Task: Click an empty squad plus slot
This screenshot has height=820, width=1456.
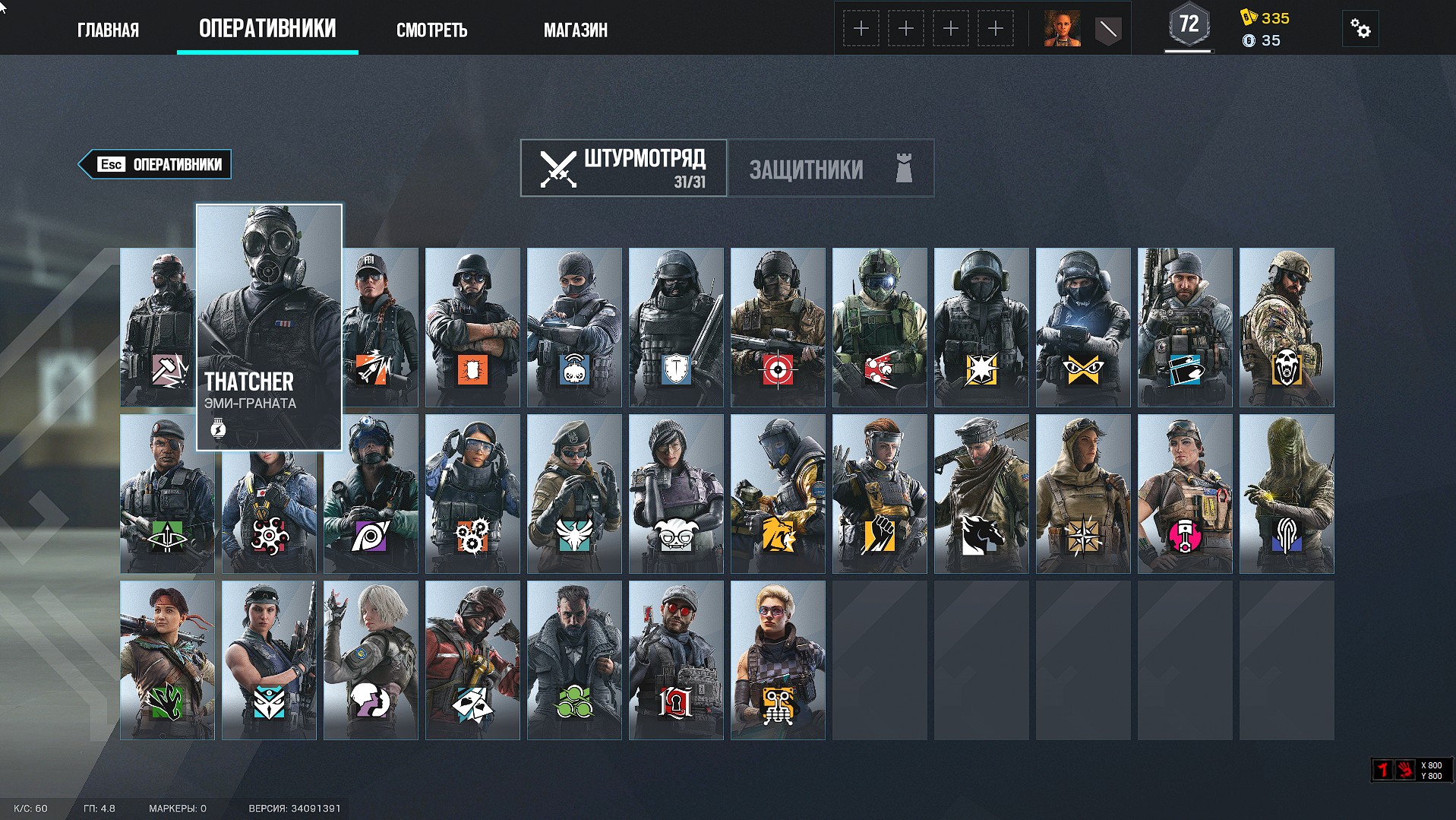Action: [x=861, y=28]
